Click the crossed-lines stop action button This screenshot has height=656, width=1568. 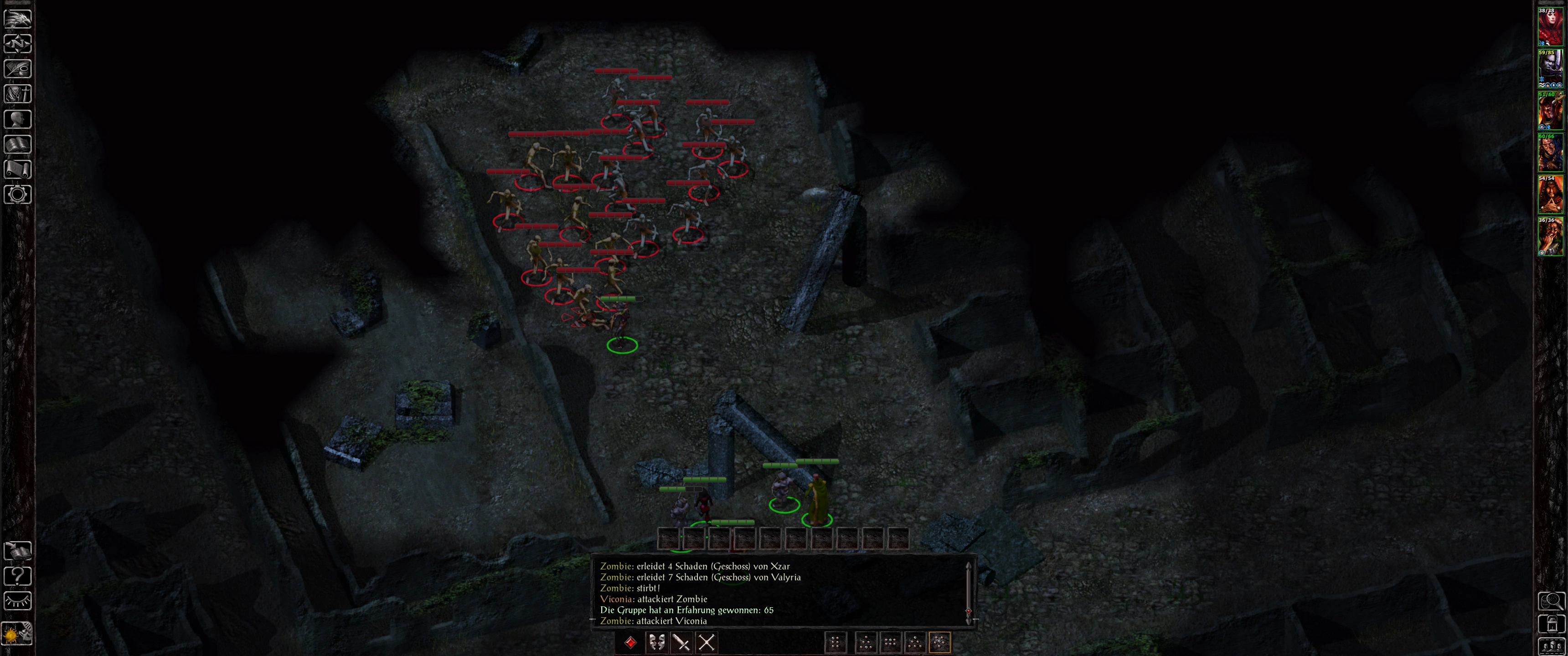tap(706, 643)
